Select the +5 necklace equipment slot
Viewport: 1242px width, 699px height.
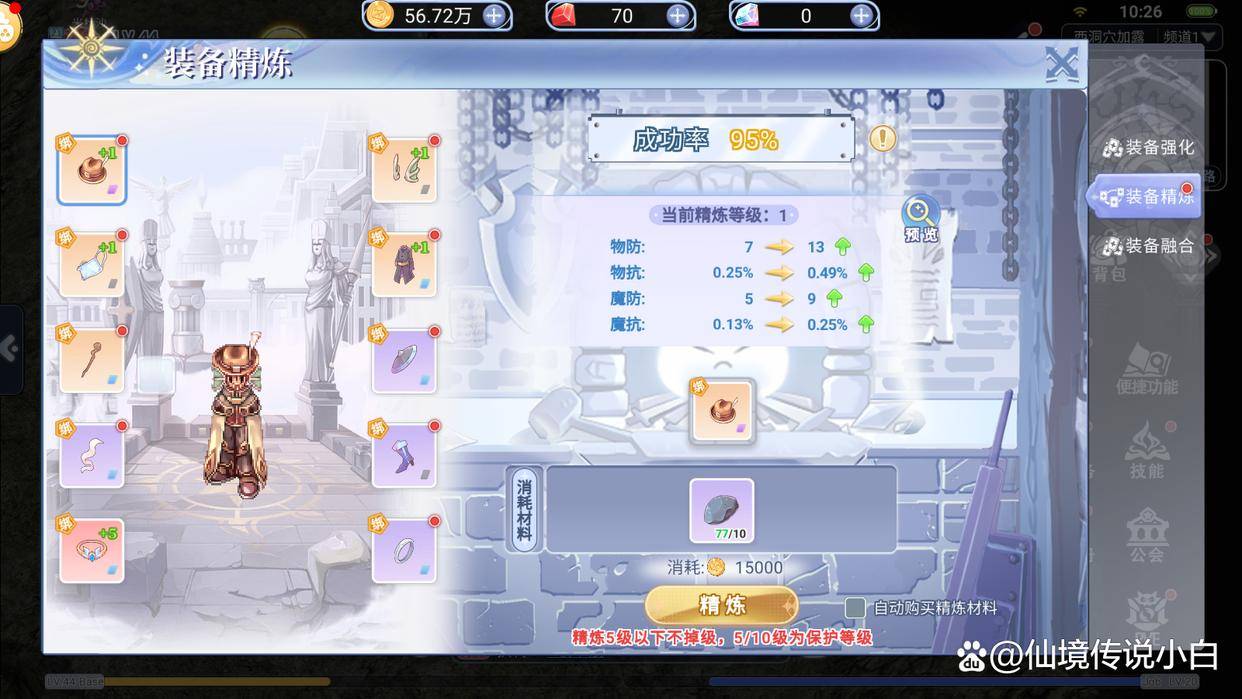point(91,550)
